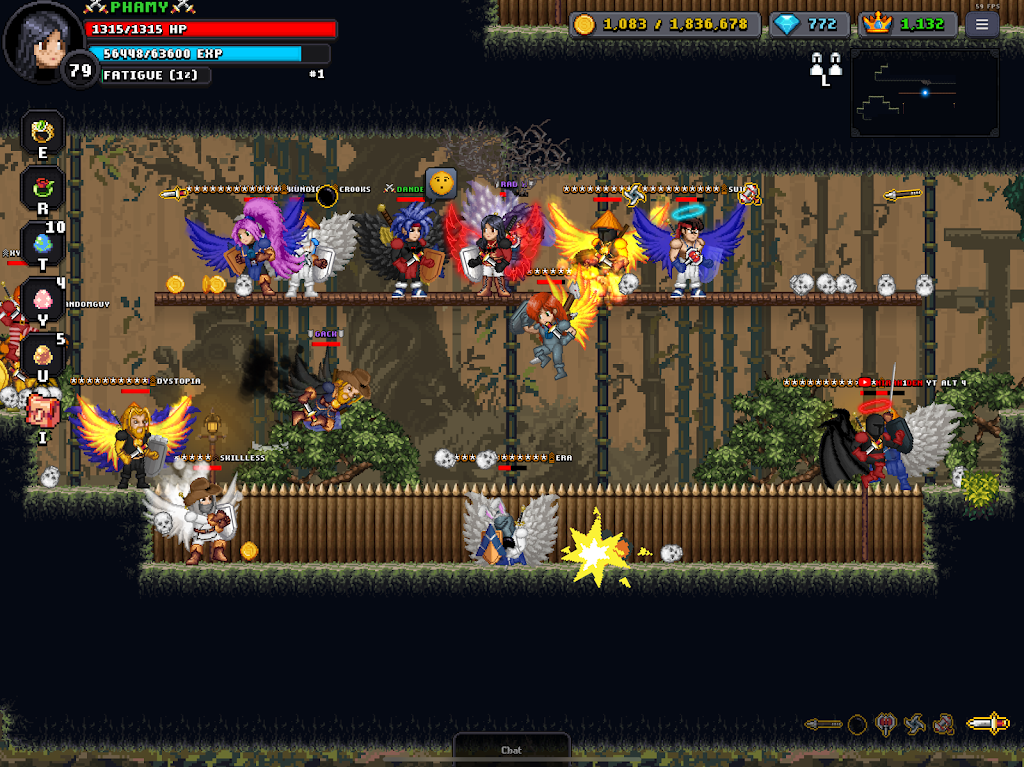Select the grey spear weapon icon

823,724
